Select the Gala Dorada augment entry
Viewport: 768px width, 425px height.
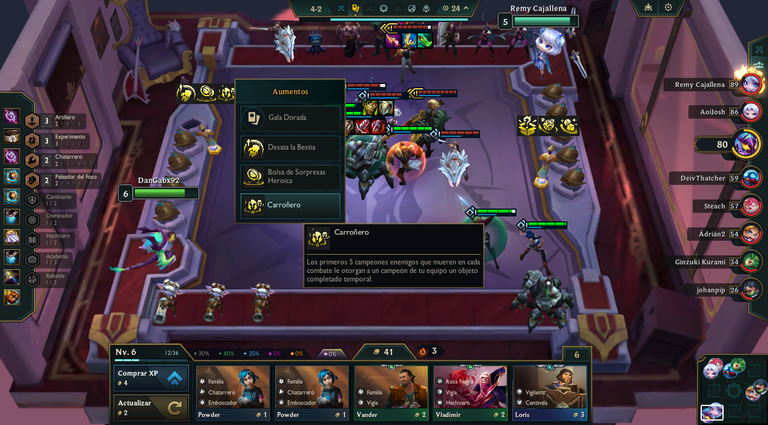290,117
